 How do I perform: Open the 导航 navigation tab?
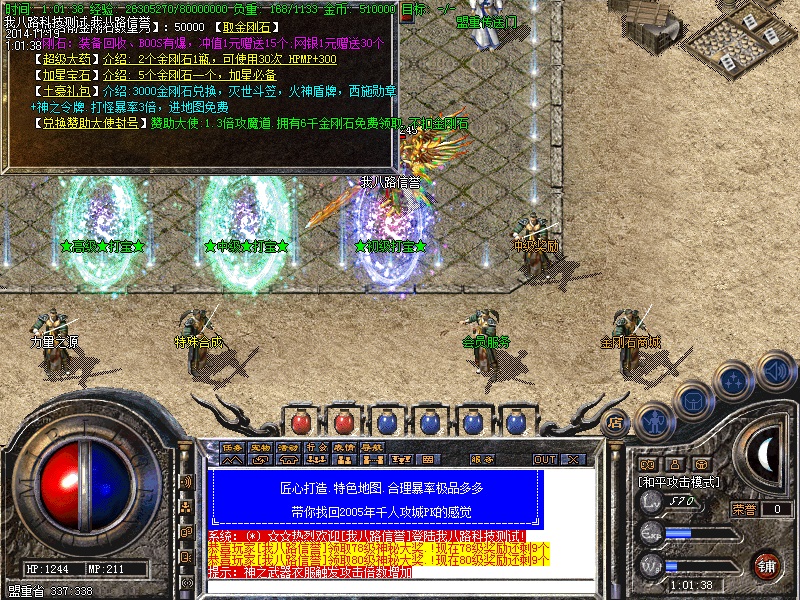372,447
